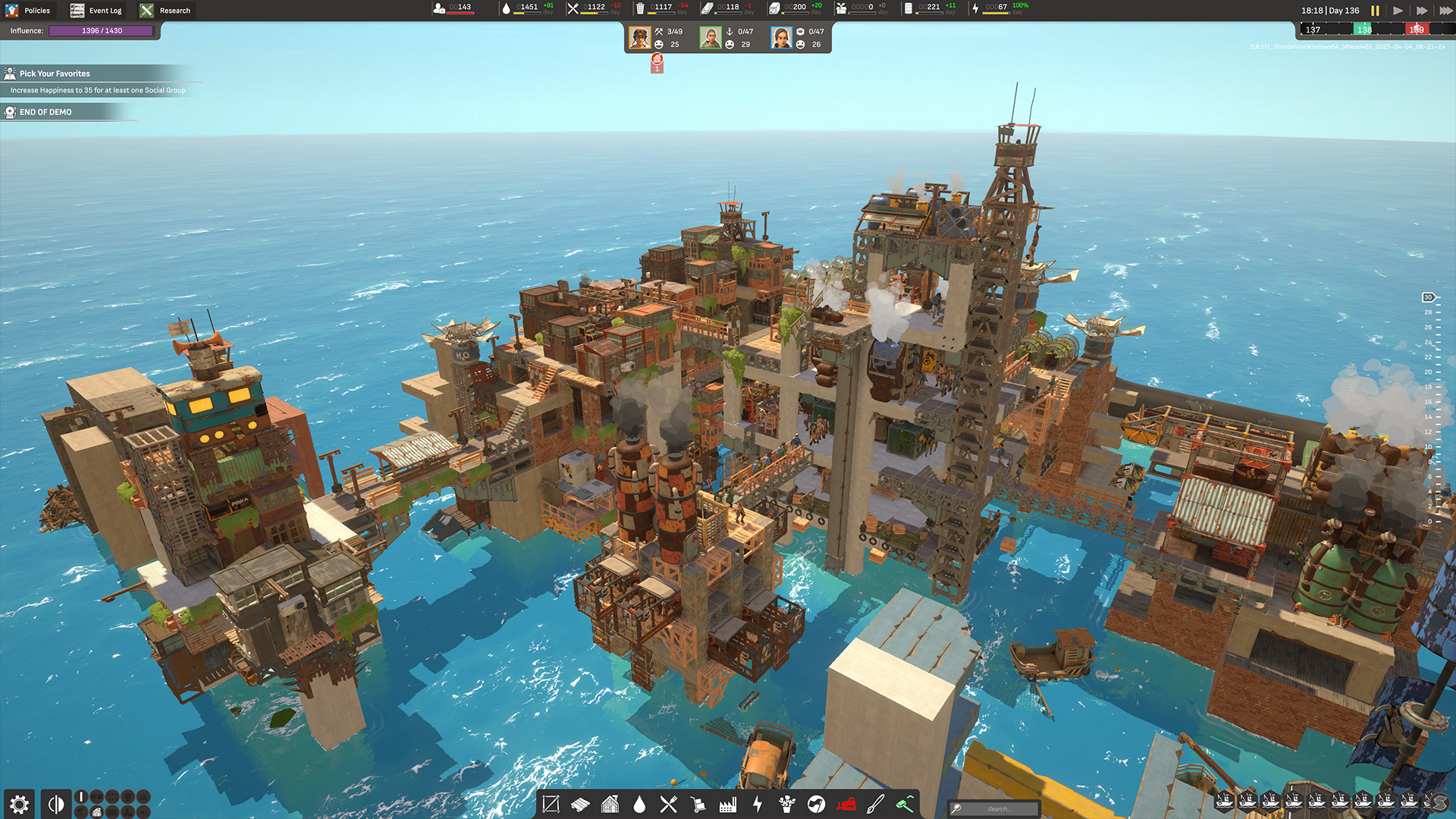The width and height of the screenshot is (1456, 819).
Task: Select the water buildings category
Action: pyautogui.click(x=639, y=805)
